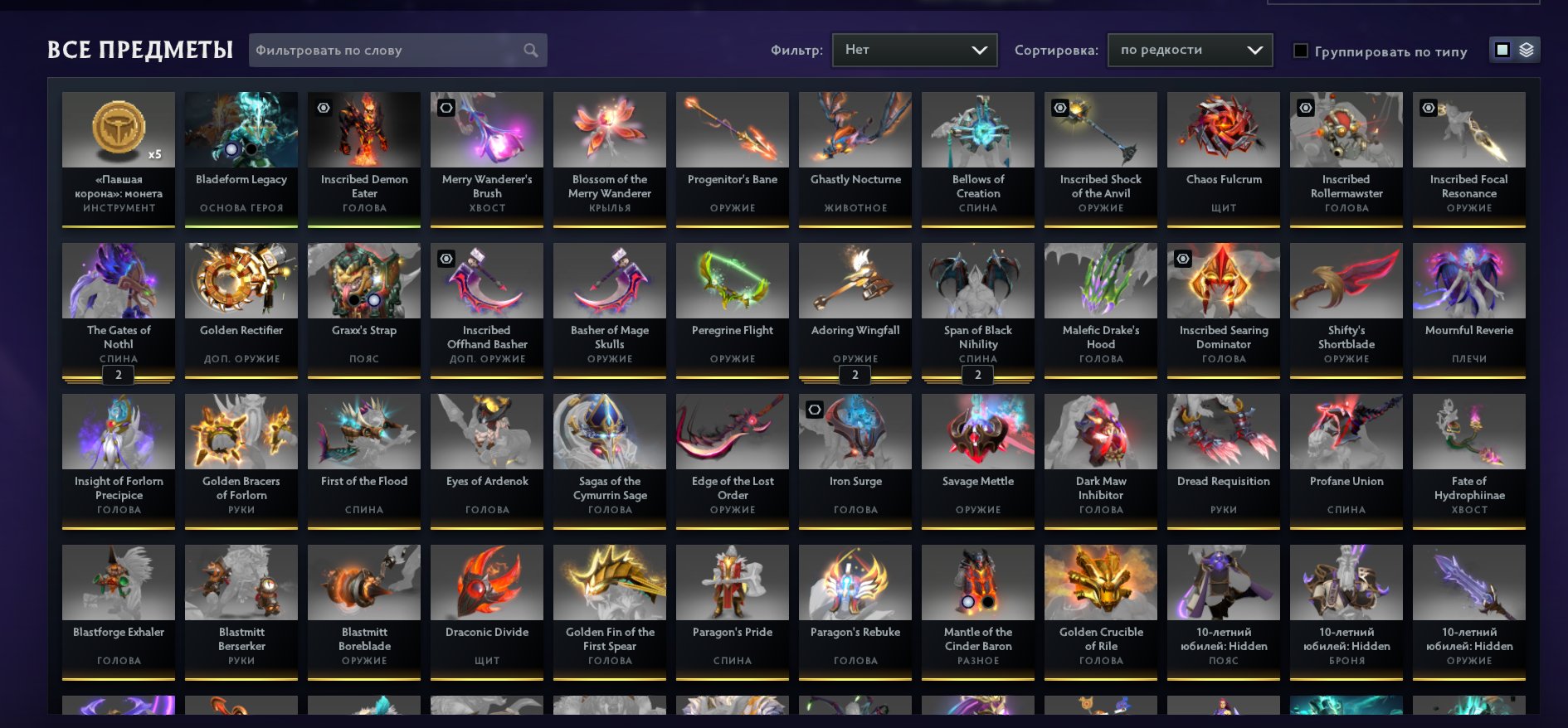Screen dimensions: 1568x728
Task: Click a gem socket circle on Bladeform Legacy
Action: (x=231, y=149)
